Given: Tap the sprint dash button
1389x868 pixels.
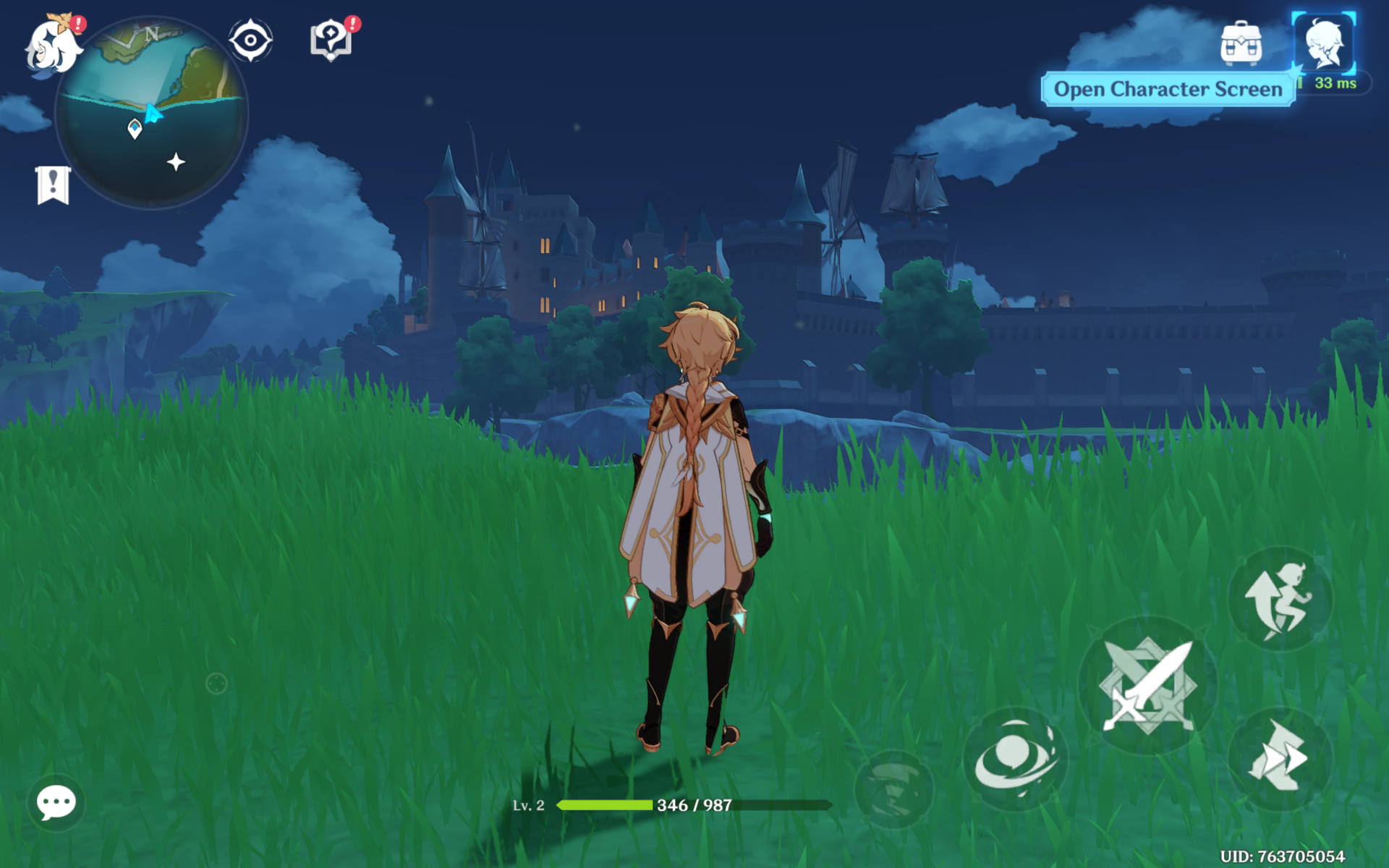Looking at the screenshot, I should point(1279,757).
